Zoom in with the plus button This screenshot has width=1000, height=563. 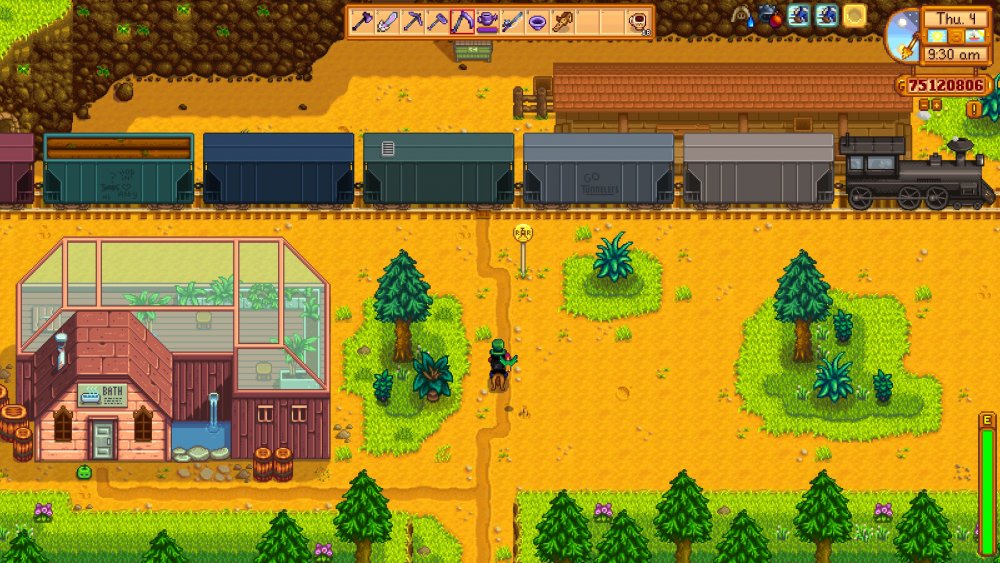tap(938, 103)
